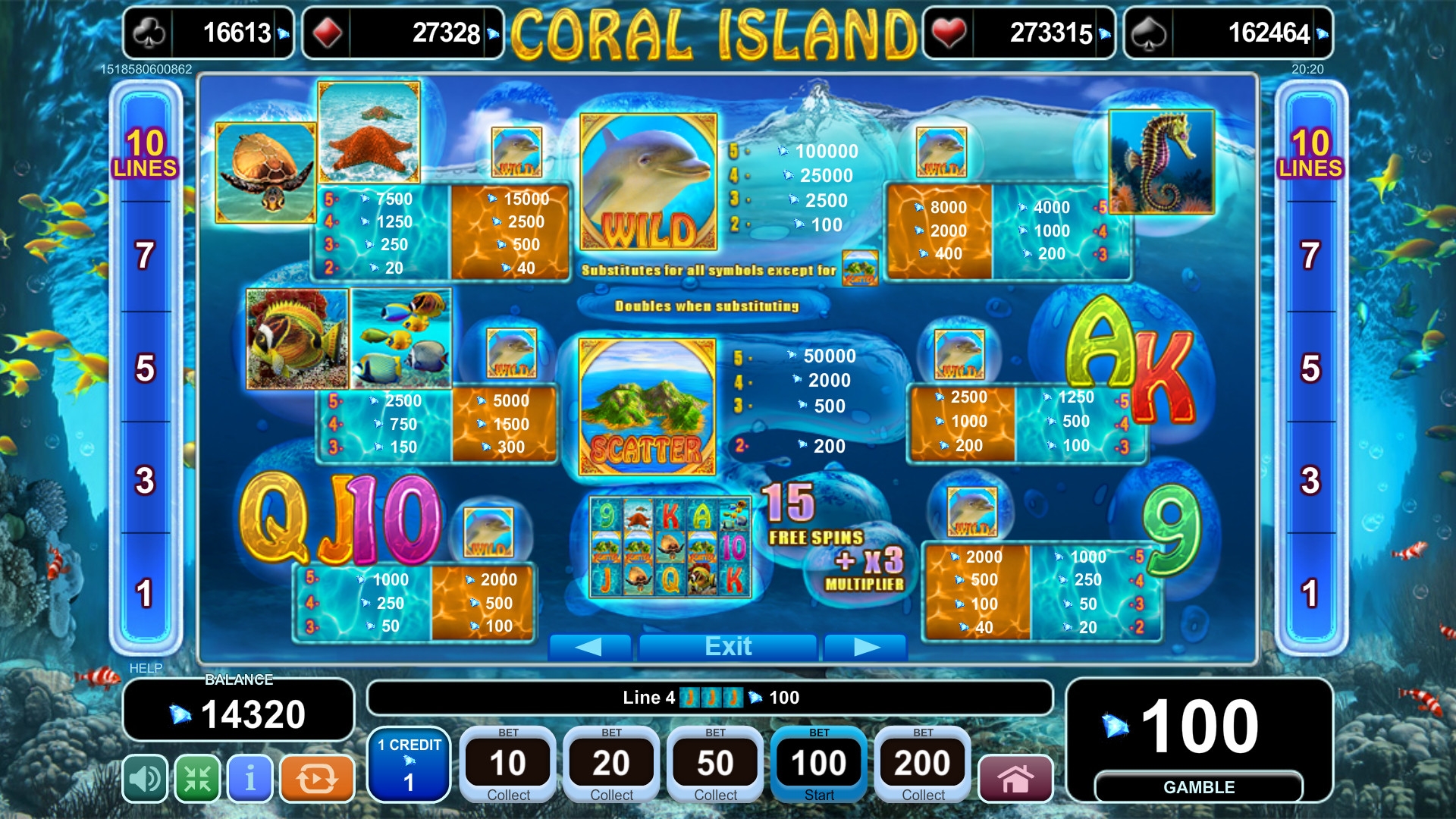Go to the previous paytable page
This screenshot has width=1456, height=819.
[x=589, y=647]
